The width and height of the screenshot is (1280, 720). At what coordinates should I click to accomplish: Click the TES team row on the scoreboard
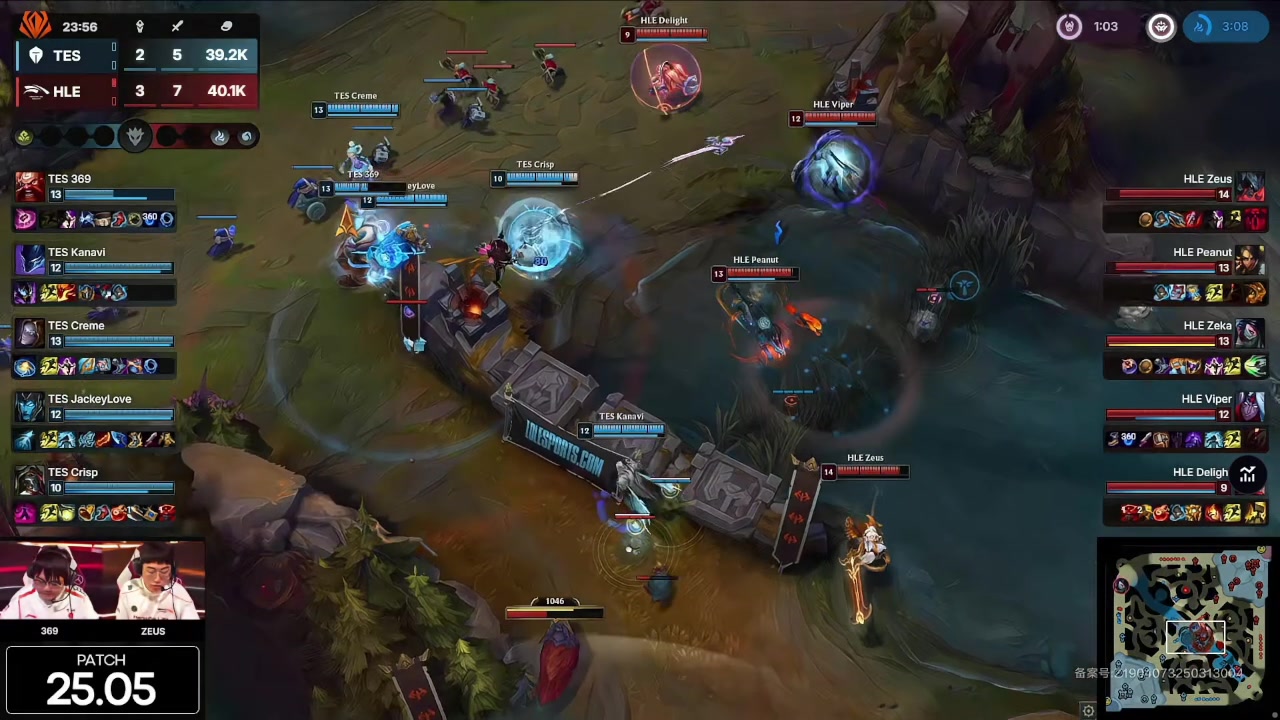tap(135, 55)
